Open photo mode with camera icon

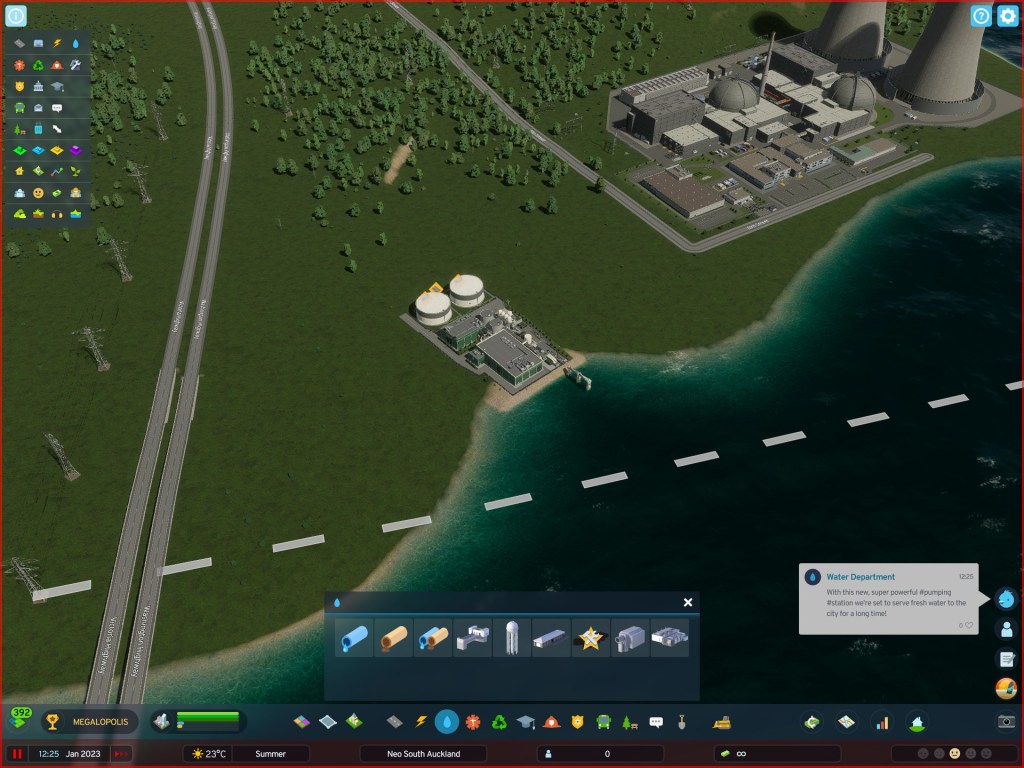(1006, 721)
